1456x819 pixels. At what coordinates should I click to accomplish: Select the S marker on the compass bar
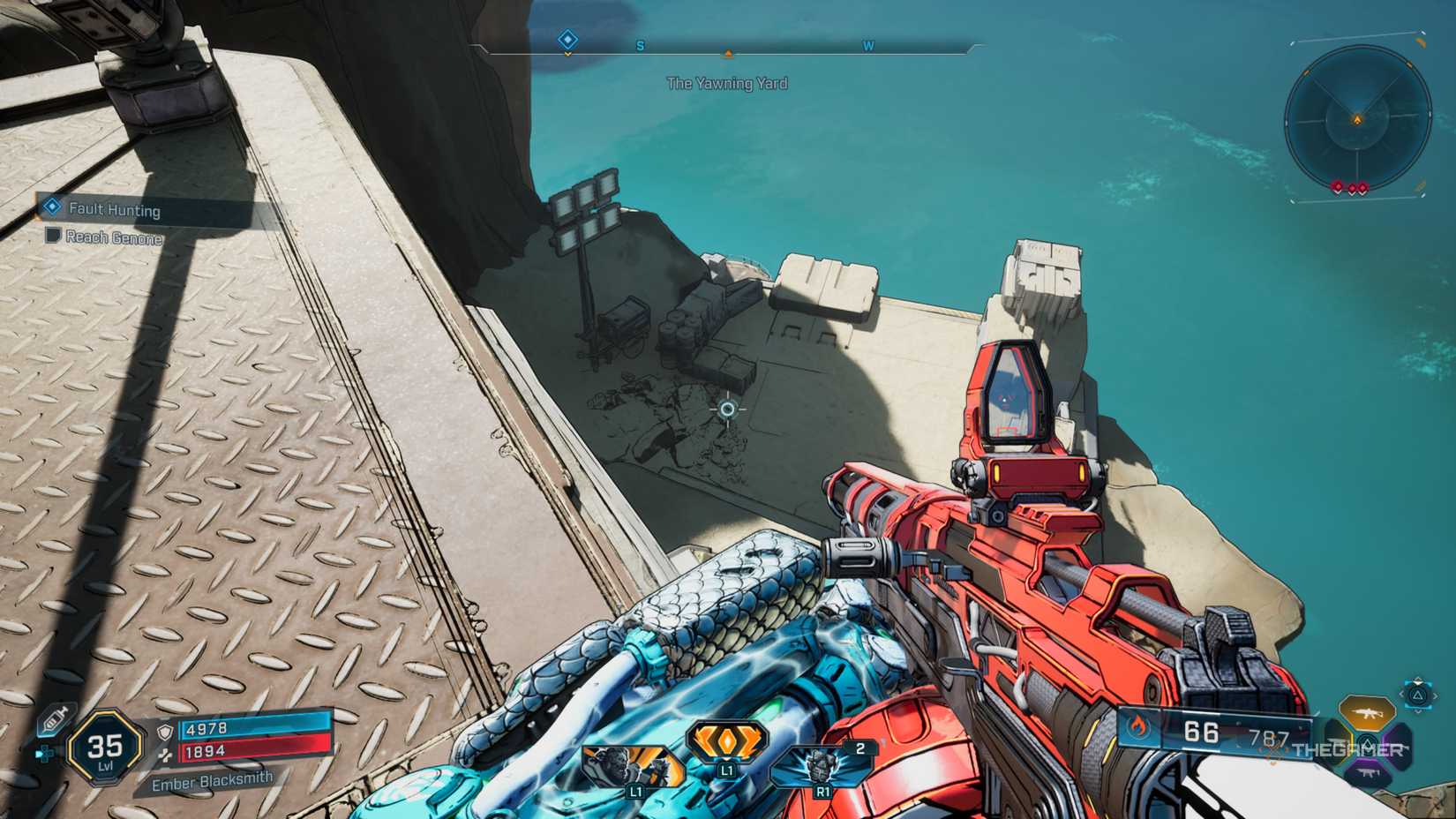[x=642, y=45]
